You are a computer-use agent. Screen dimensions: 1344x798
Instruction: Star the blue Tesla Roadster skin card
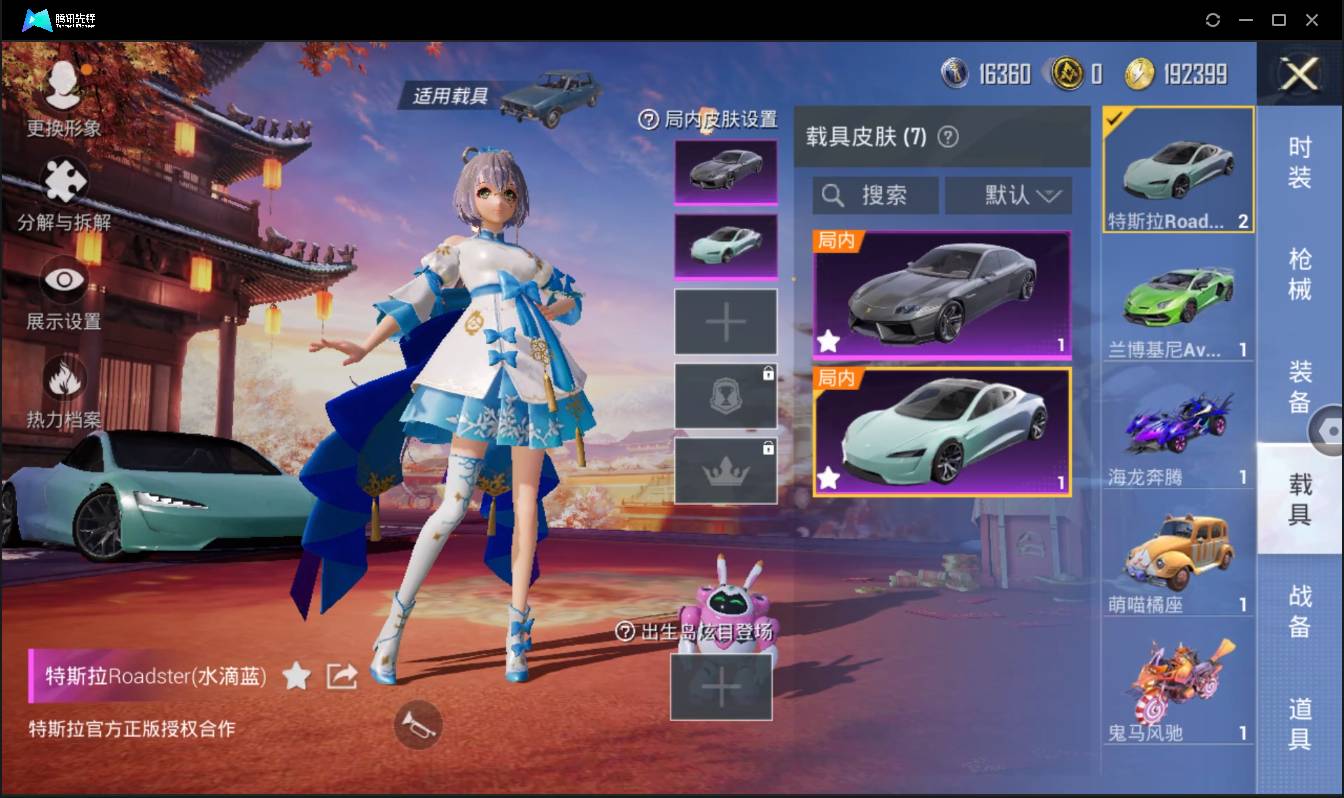coord(827,479)
